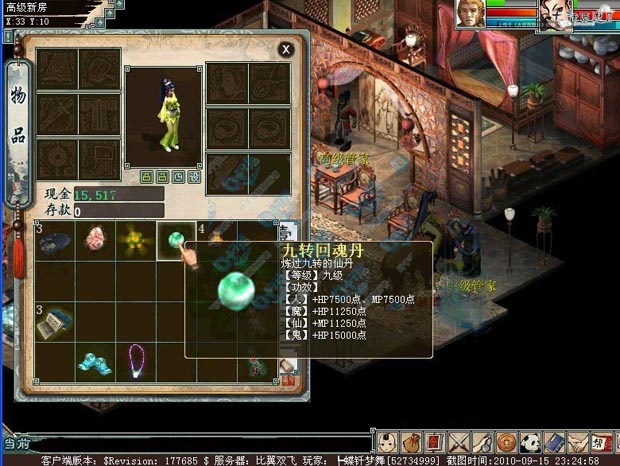
Task: Click the bronze coin toolbar icon
Action: [506, 442]
